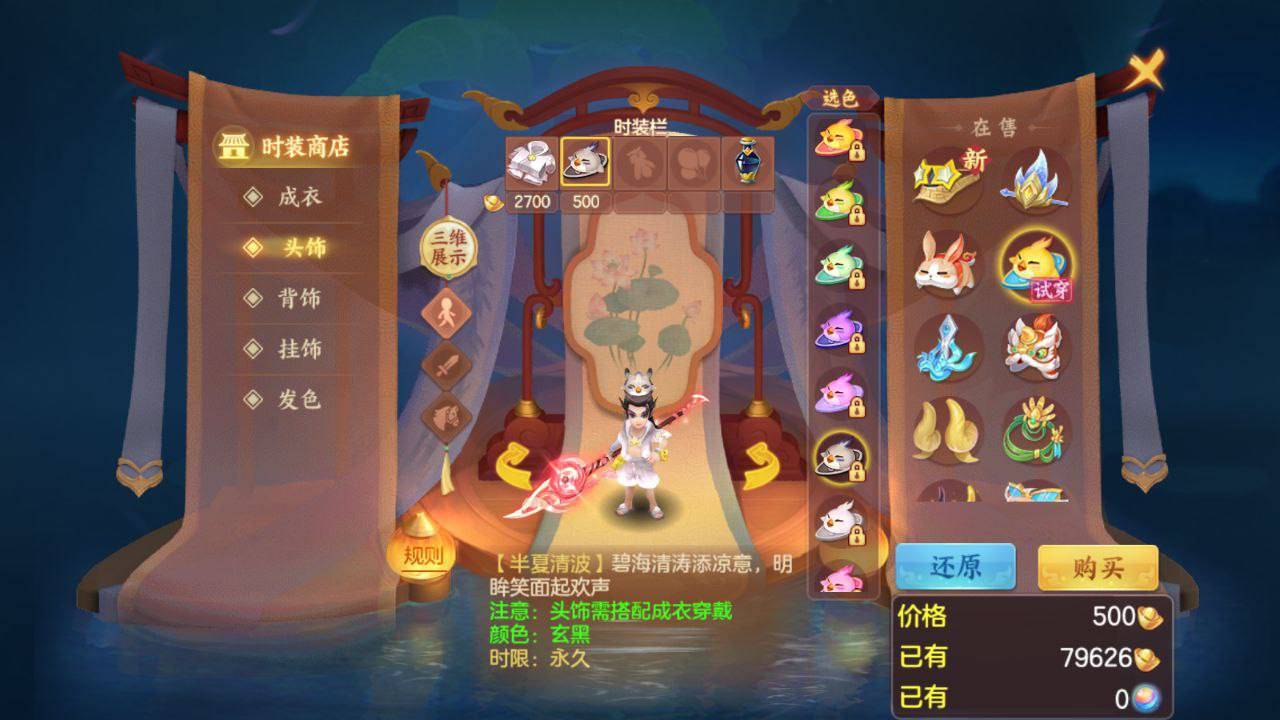Select the white lion mask headwear
Image resolution: width=1280 pixels, height=720 pixels.
click(1034, 349)
